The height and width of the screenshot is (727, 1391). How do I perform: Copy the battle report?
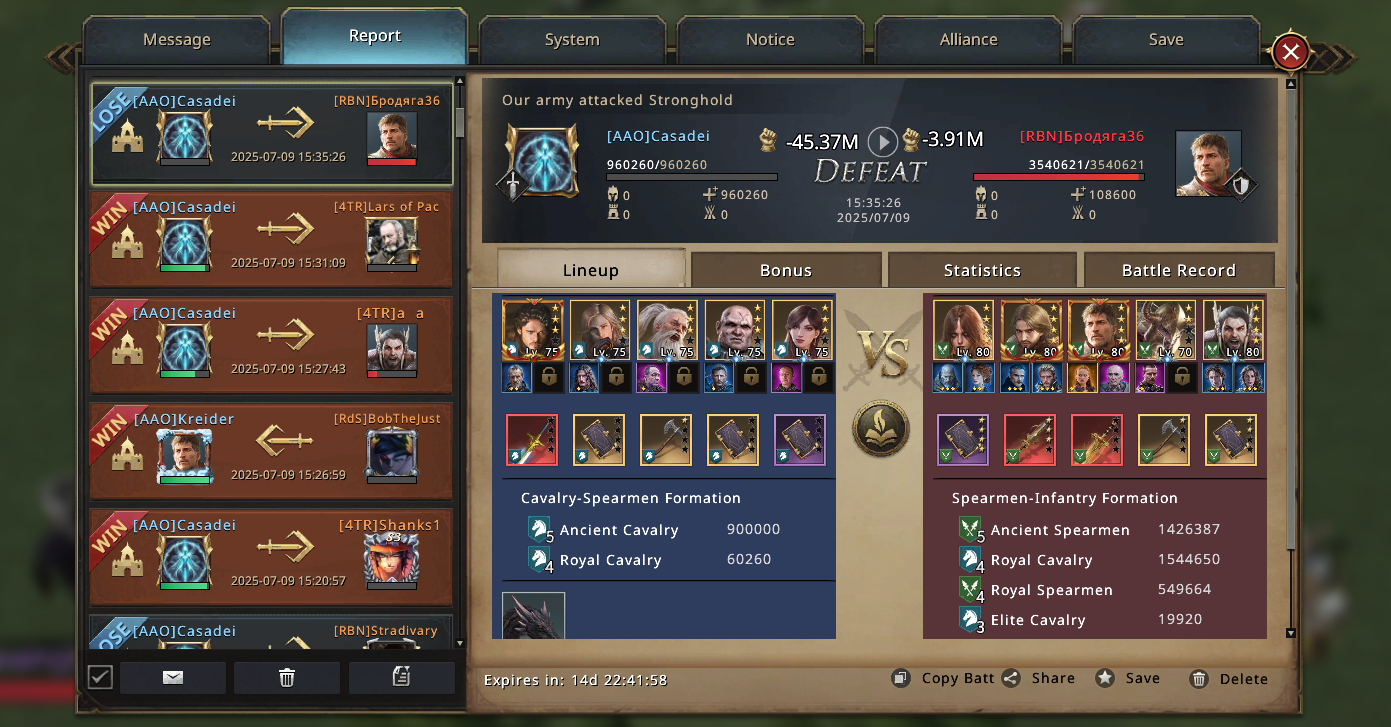943,678
